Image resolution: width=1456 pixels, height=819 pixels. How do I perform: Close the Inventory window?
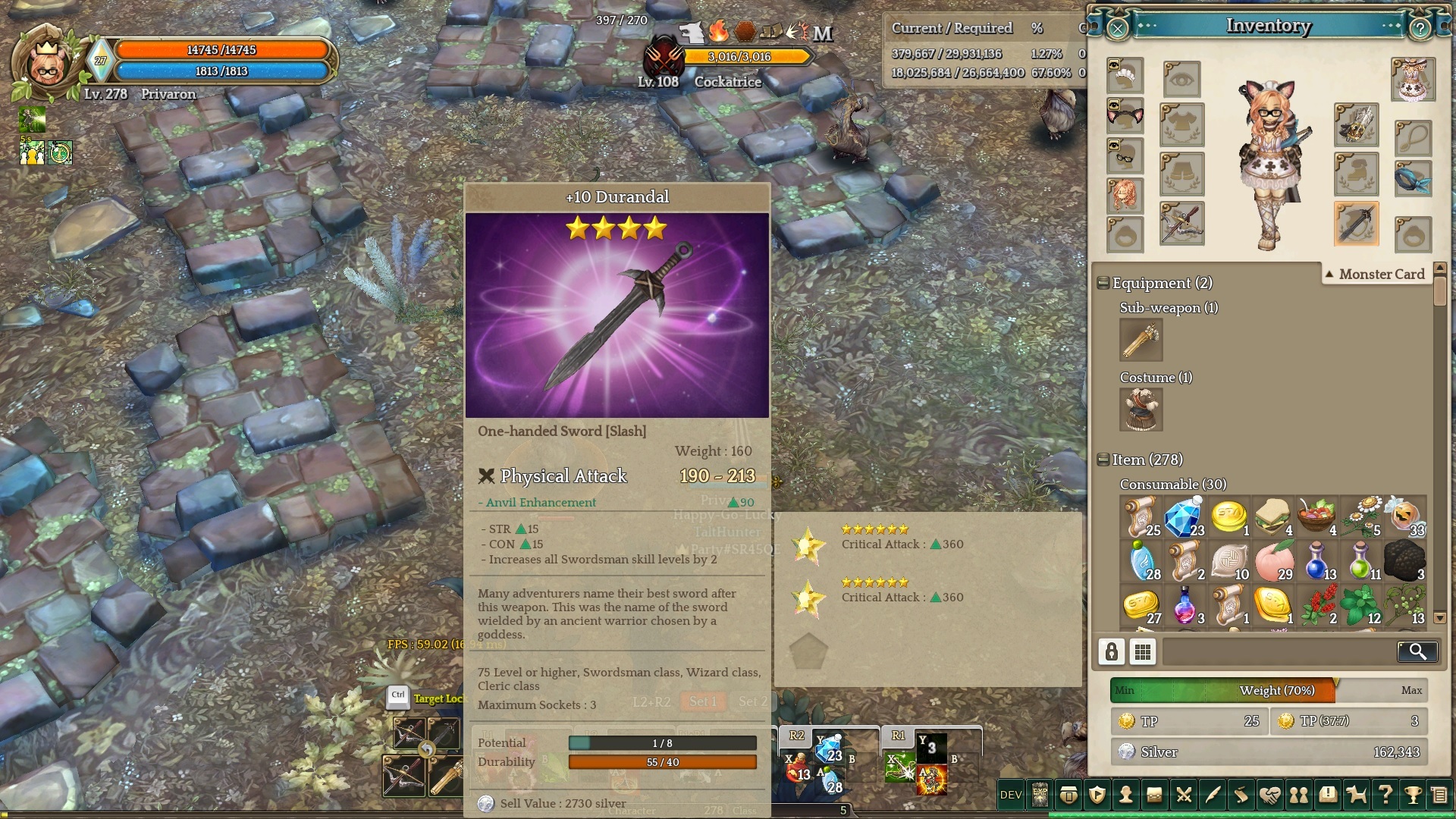coord(1117,29)
